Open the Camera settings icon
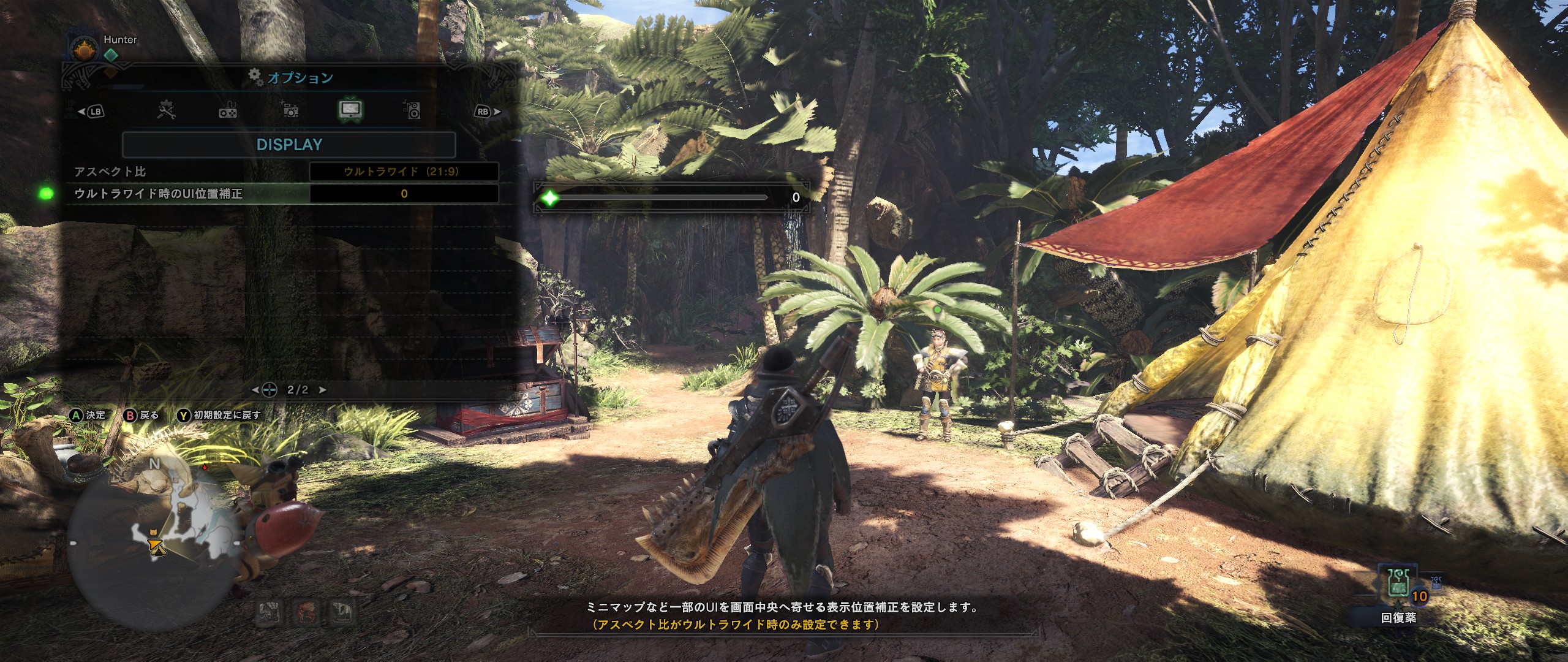Image resolution: width=1568 pixels, height=662 pixels. [290, 110]
